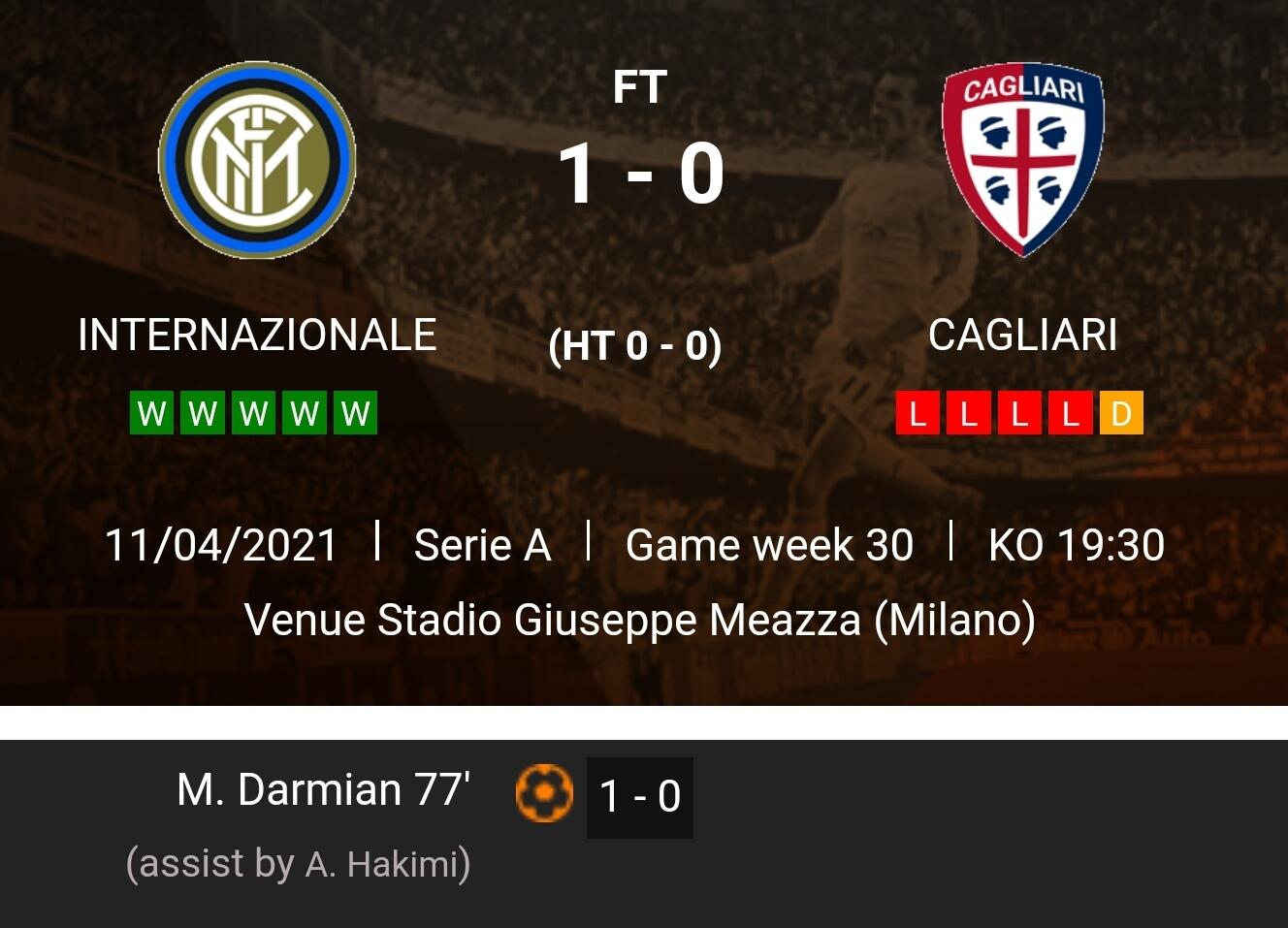This screenshot has width=1288, height=928.
Task: Select Cagliari's orange D form badge
Action: (1121, 413)
